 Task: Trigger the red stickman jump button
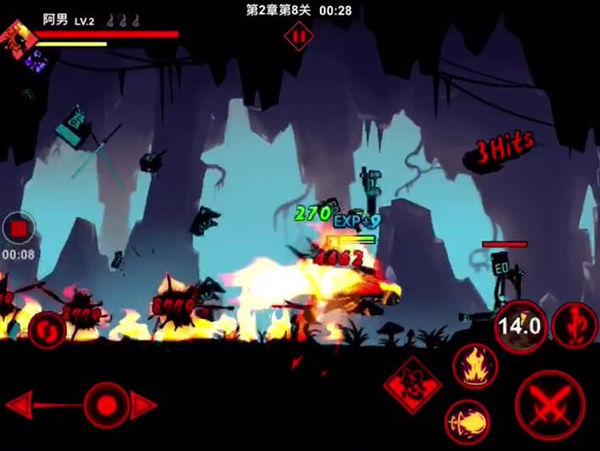coord(575,324)
